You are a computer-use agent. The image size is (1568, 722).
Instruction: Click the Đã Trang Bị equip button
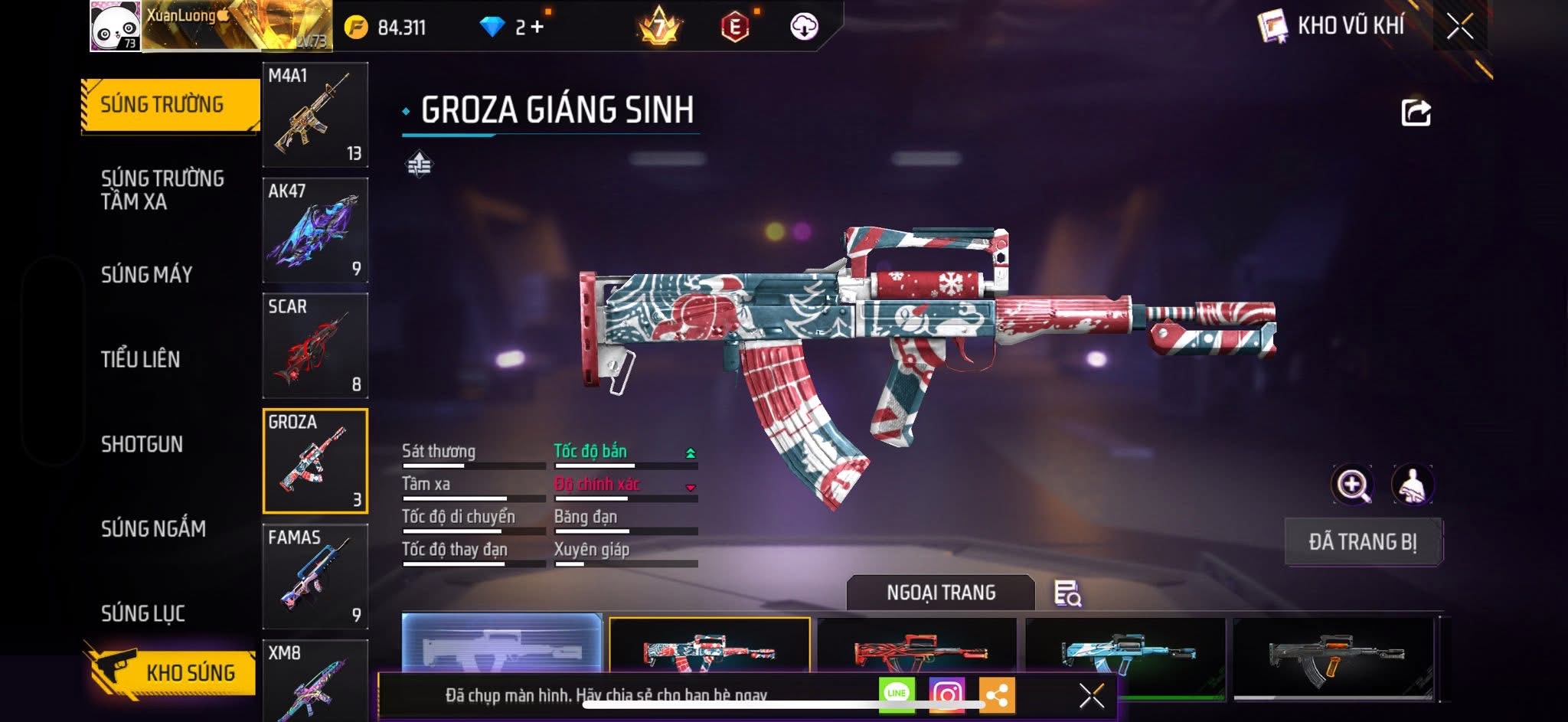[x=1363, y=542]
